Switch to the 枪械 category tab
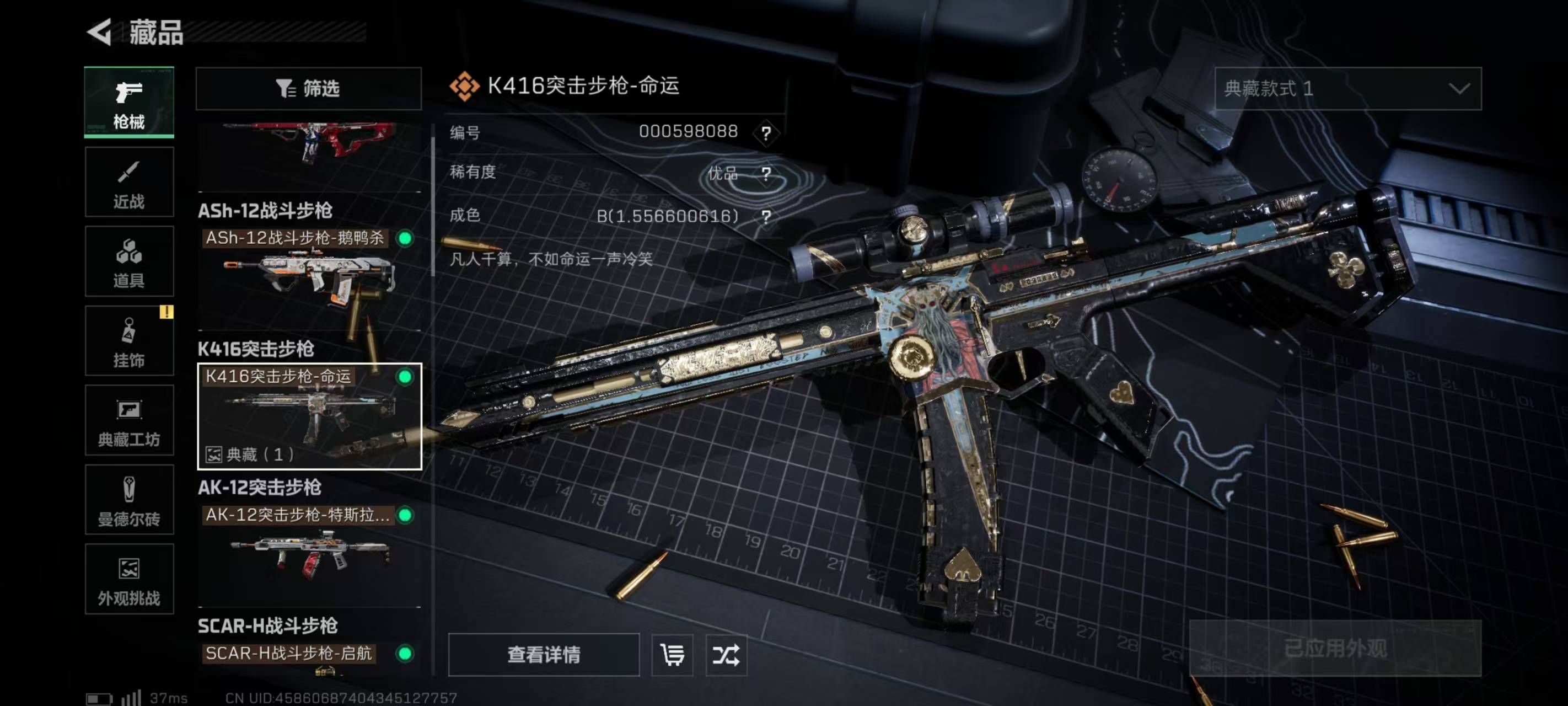 tap(129, 103)
